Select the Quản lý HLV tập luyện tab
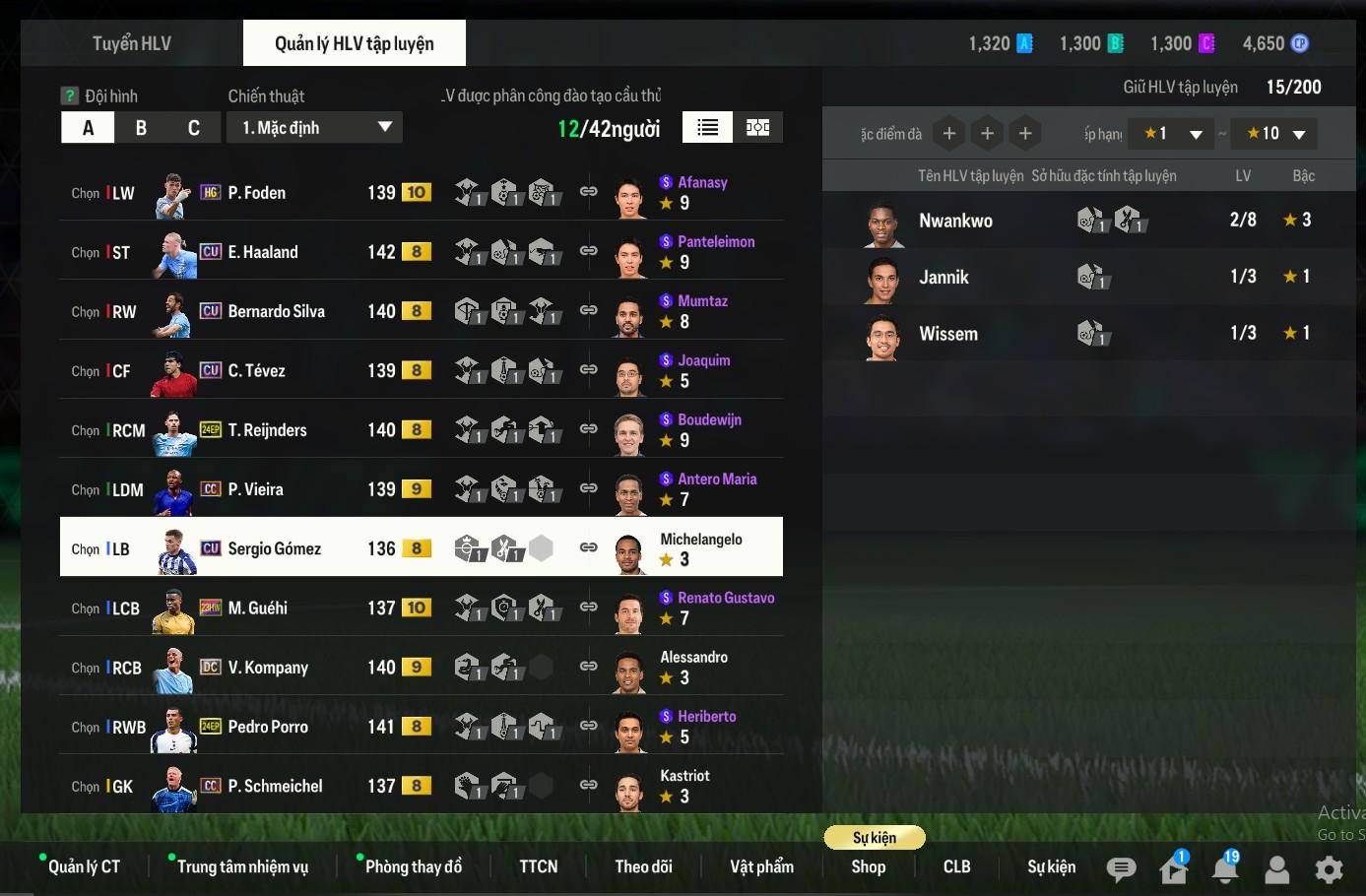 point(354,43)
